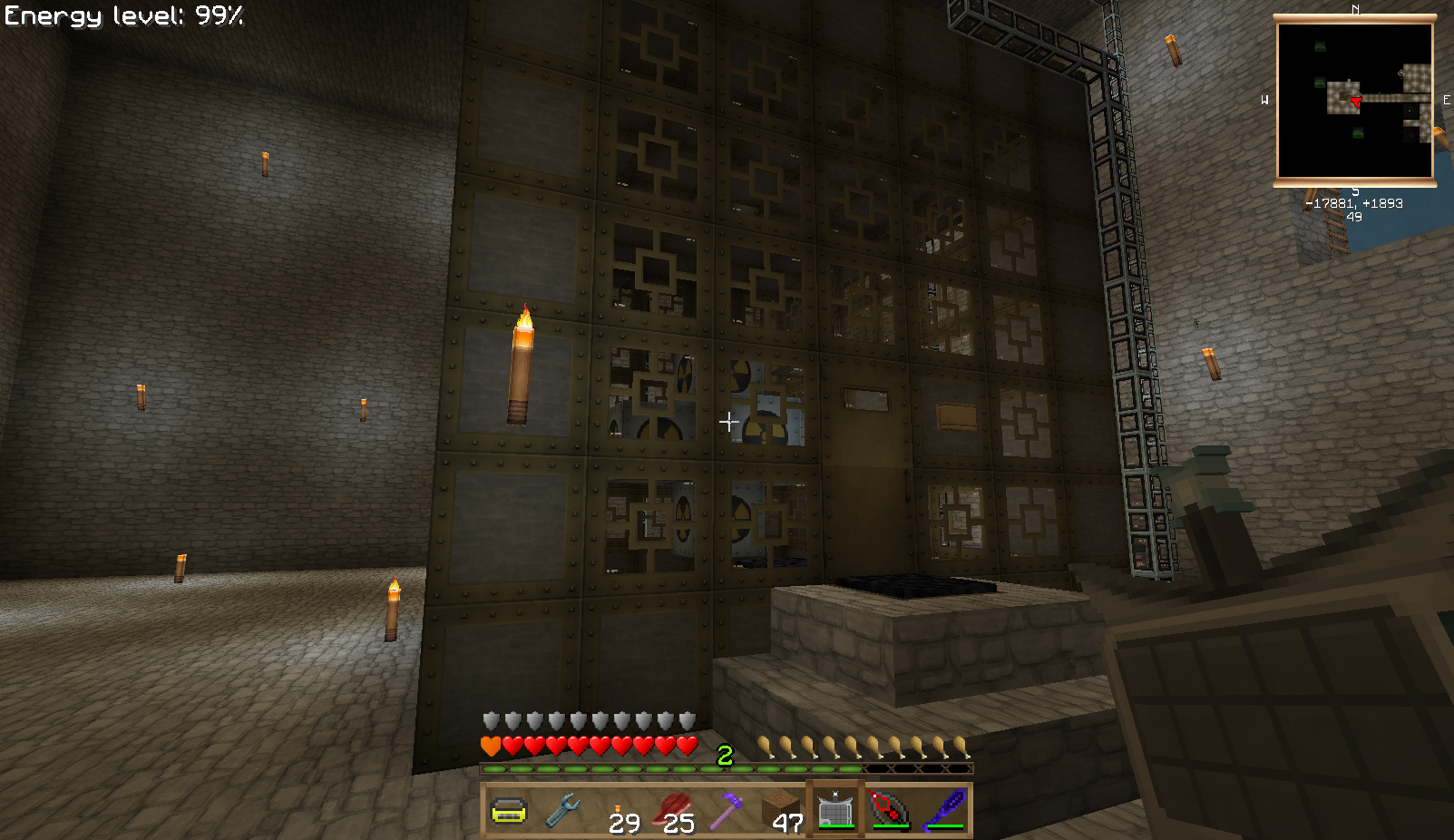This screenshot has height=840, width=1454.
Task: Select the blue wrench hotbar slot
Action: 563,810
